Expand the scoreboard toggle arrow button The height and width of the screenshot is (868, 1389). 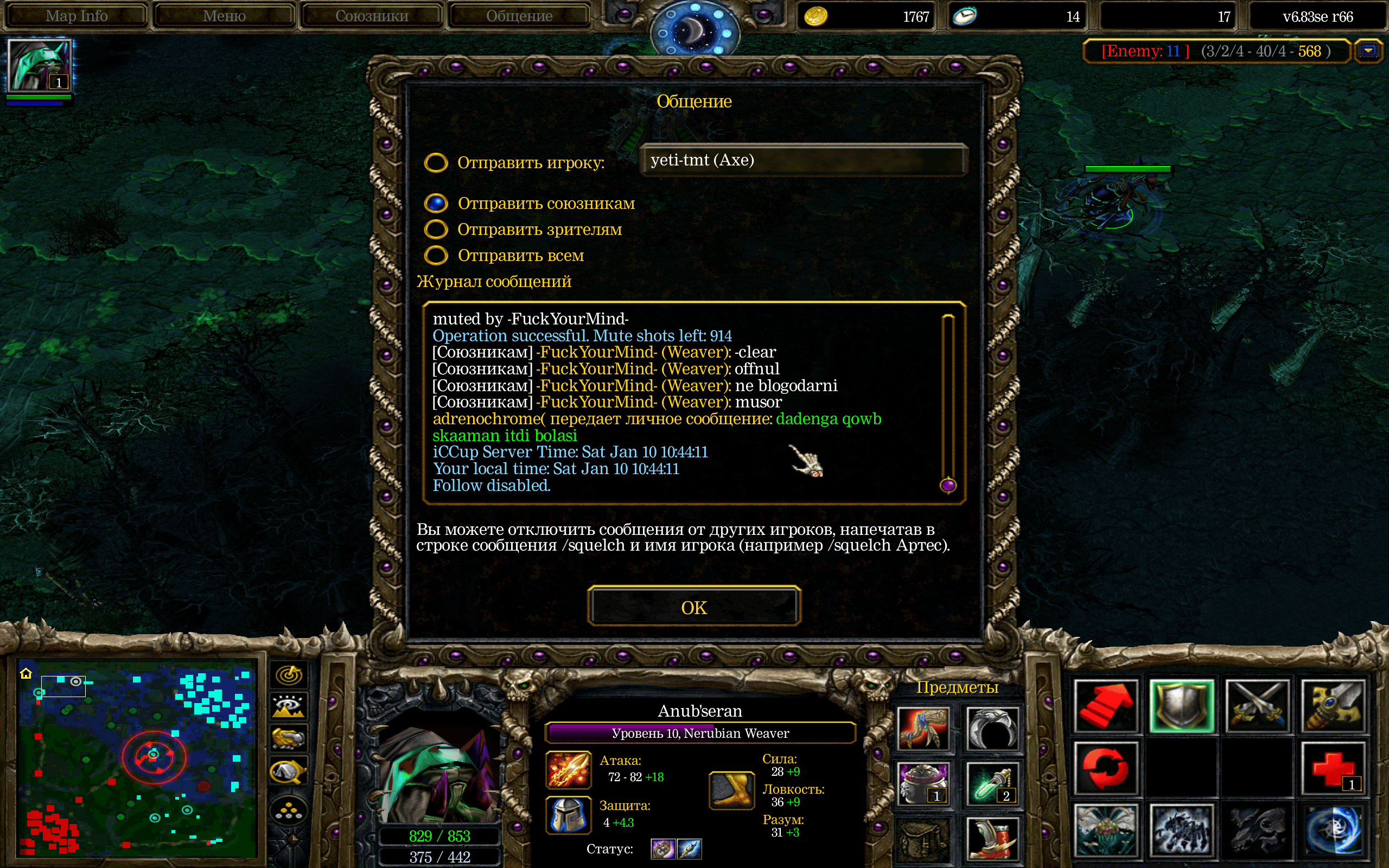coord(1368,51)
